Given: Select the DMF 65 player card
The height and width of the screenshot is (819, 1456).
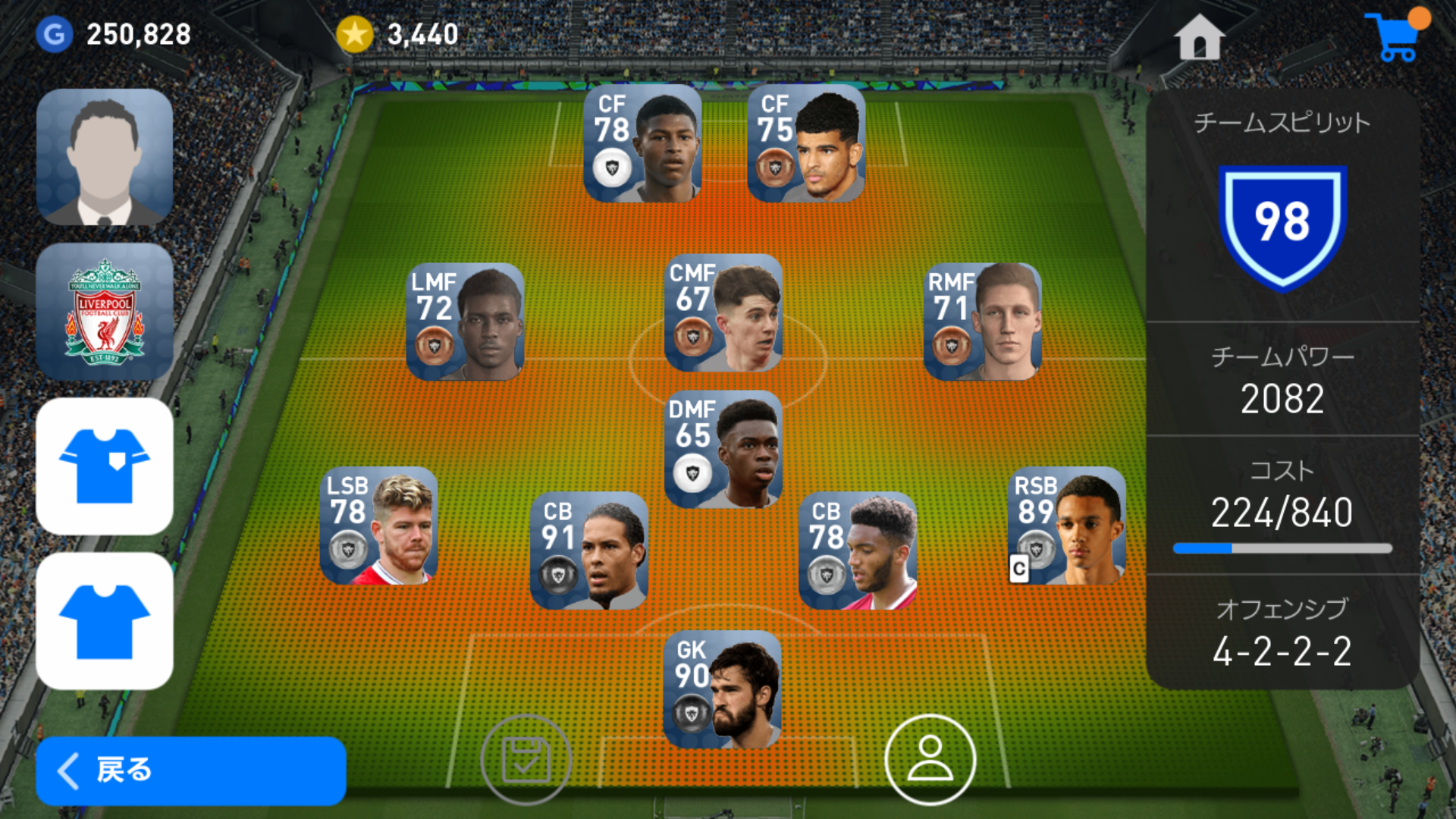Looking at the screenshot, I should point(723,449).
